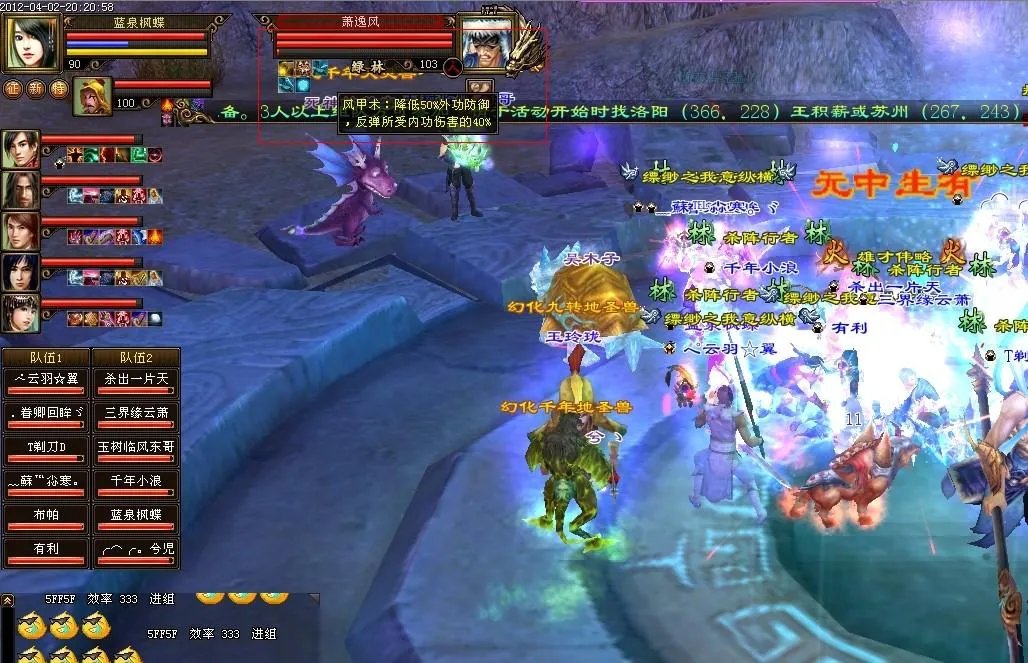Image resolution: width=1028 pixels, height=663 pixels.
Task: Select raid member 玉树临风东哥
Action: click(x=136, y=446)
